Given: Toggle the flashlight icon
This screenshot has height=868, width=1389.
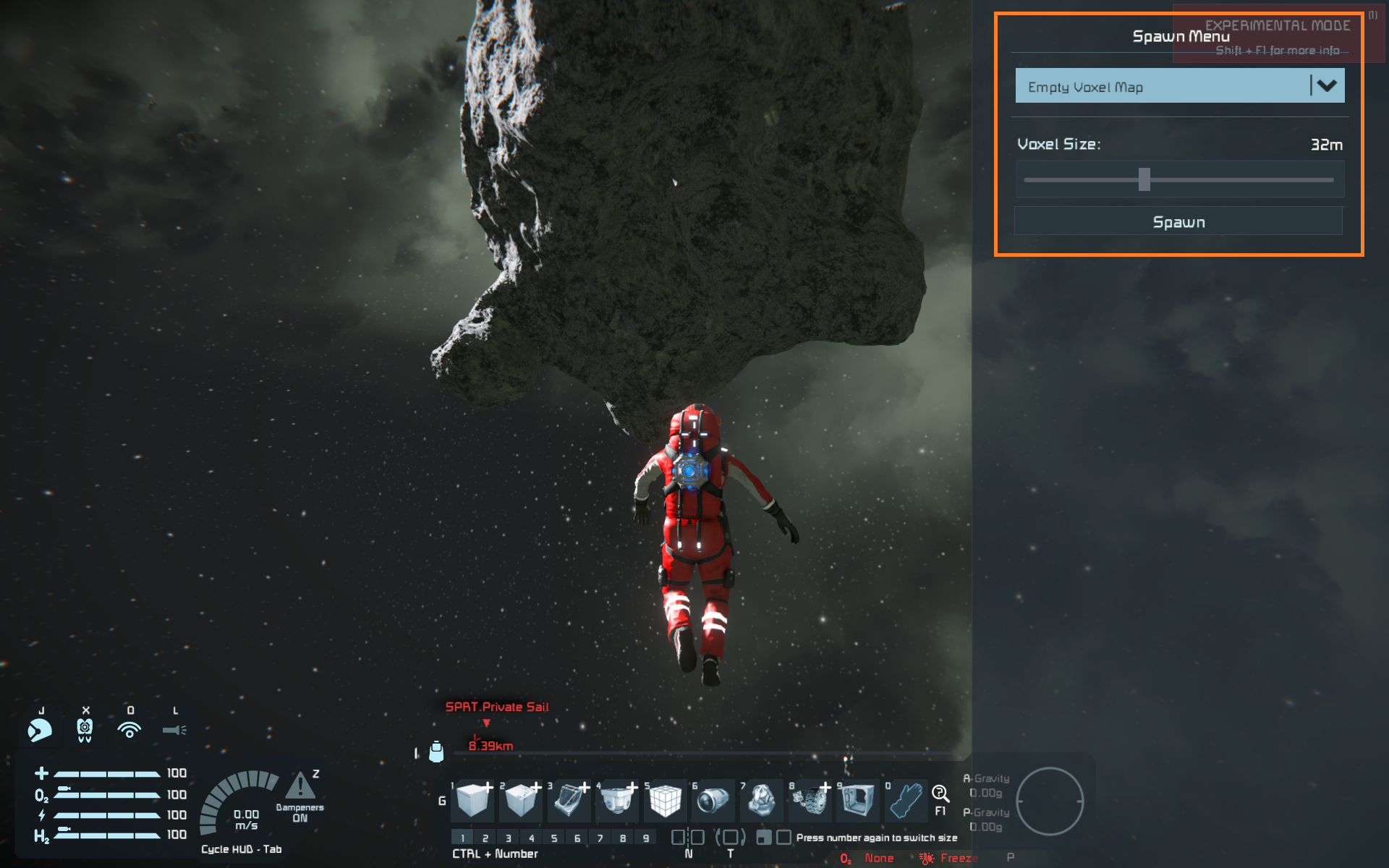Looking at the screenshot, I should tap(174, 730).
